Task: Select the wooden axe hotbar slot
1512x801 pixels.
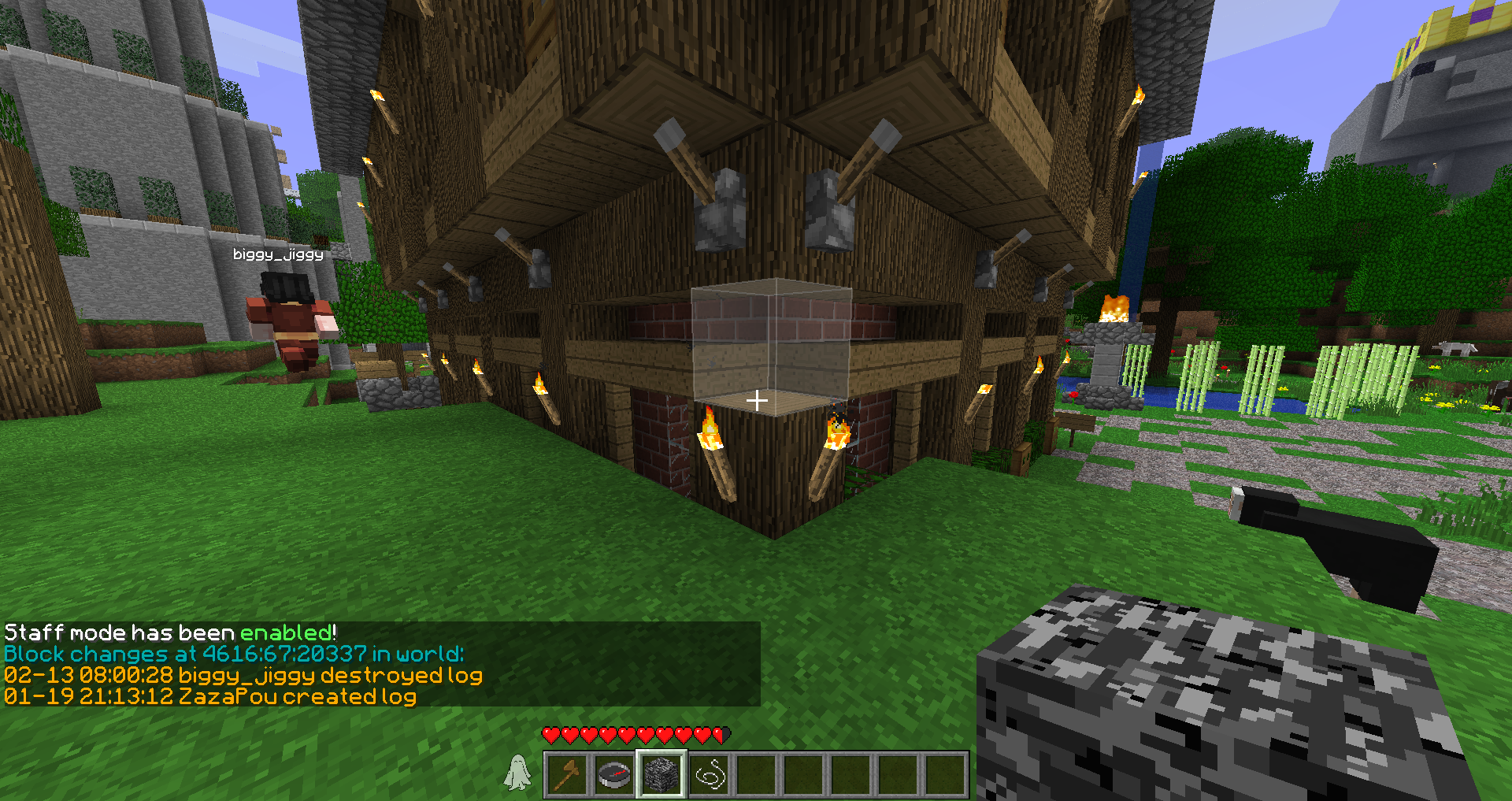Action: coord(567,774)
